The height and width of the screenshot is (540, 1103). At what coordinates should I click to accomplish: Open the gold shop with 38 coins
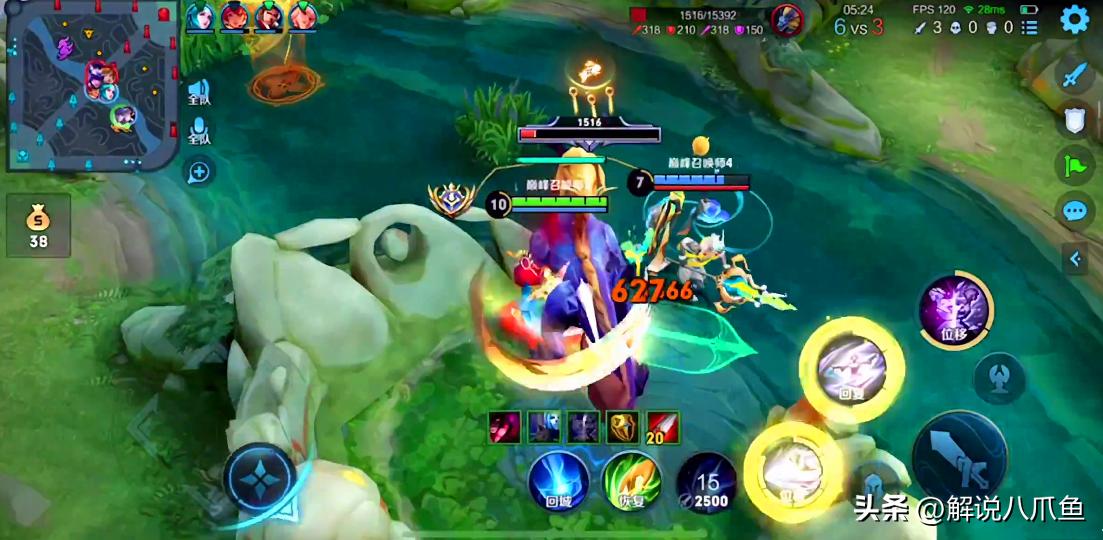click(x=38, y=224)
